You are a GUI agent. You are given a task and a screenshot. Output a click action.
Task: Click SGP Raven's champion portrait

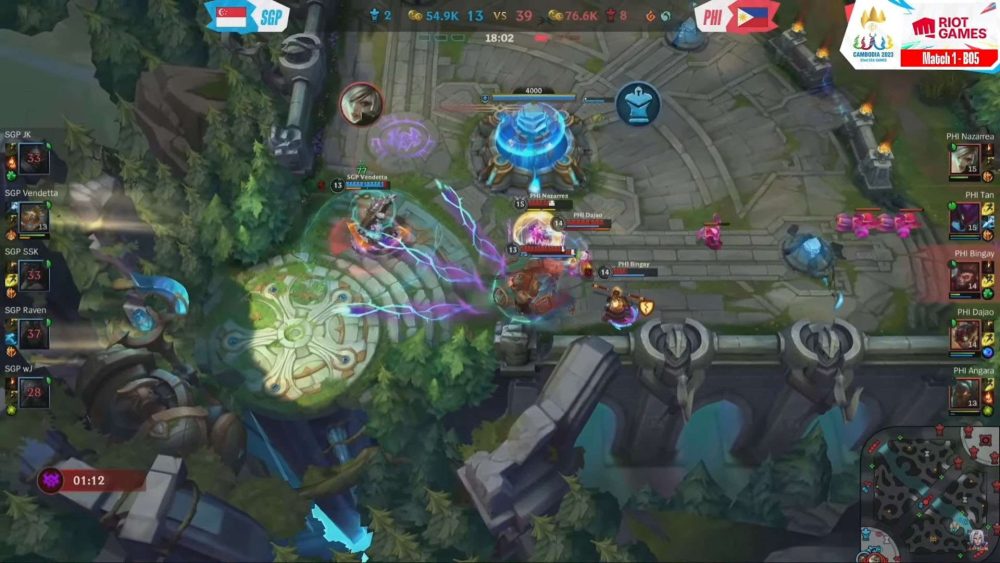(33, 334)
